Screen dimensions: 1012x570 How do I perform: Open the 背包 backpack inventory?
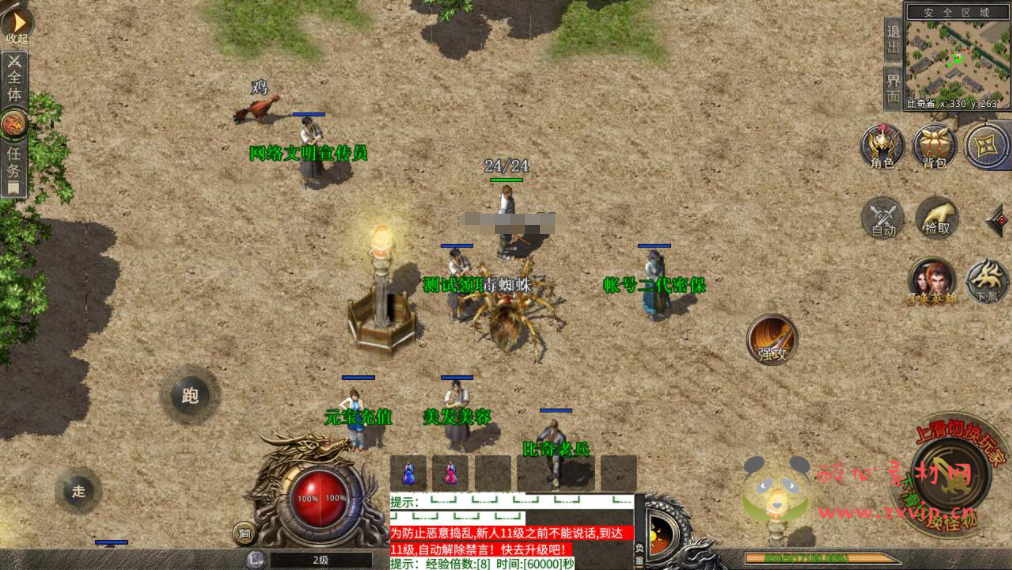[935, 146]
